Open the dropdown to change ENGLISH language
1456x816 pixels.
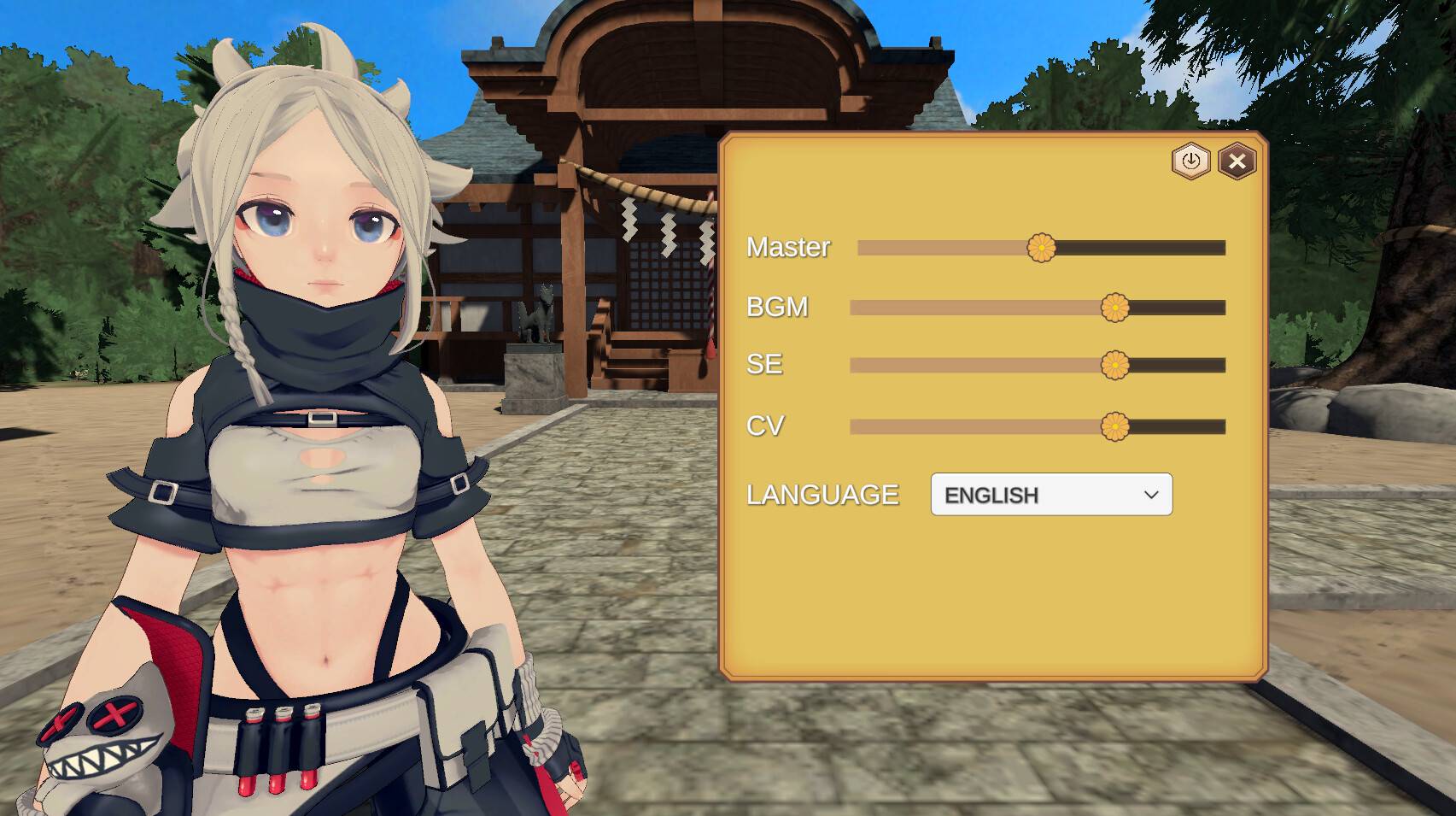tap(1051, 494)
